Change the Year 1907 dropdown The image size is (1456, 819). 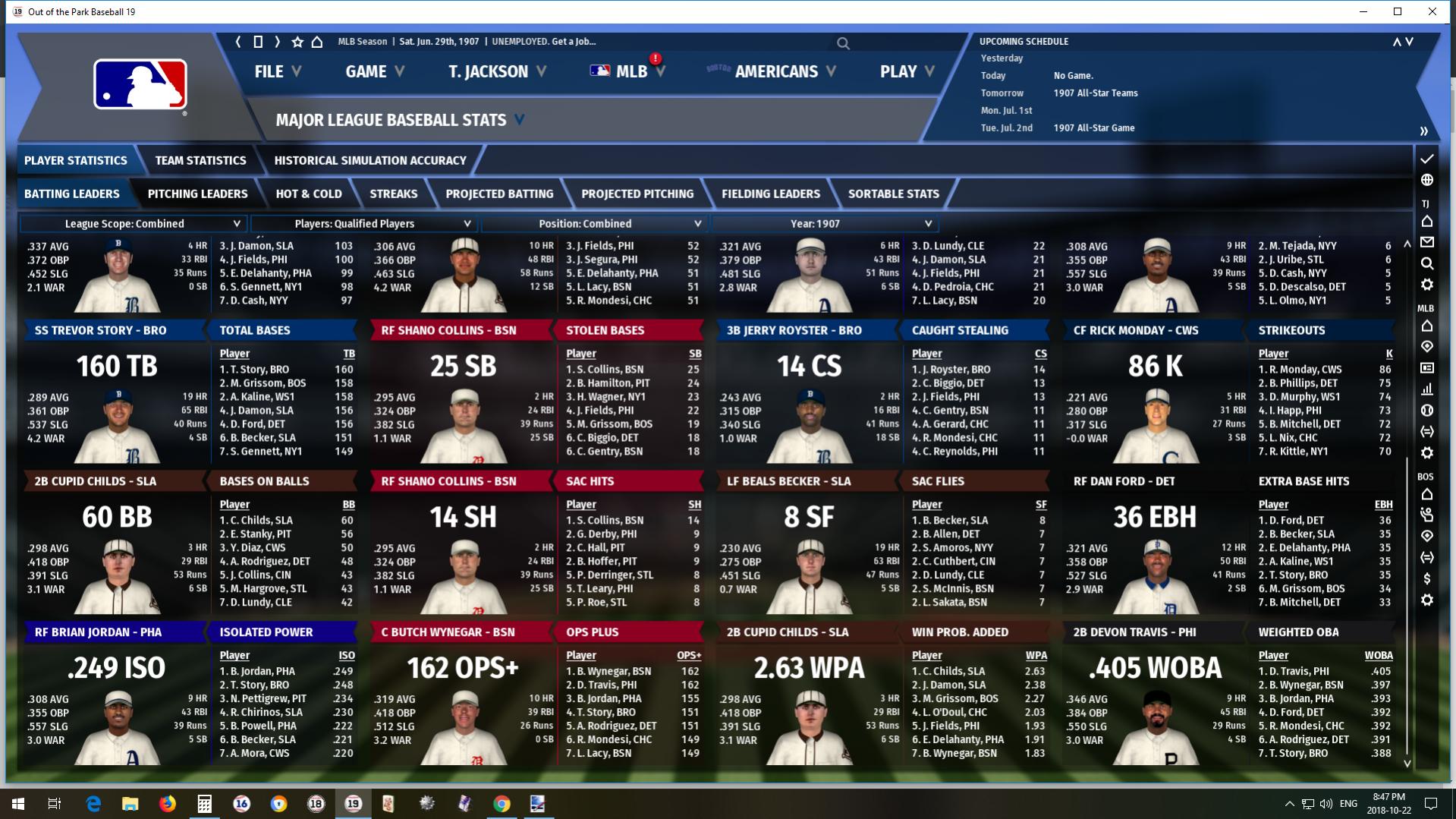[822, 223]
